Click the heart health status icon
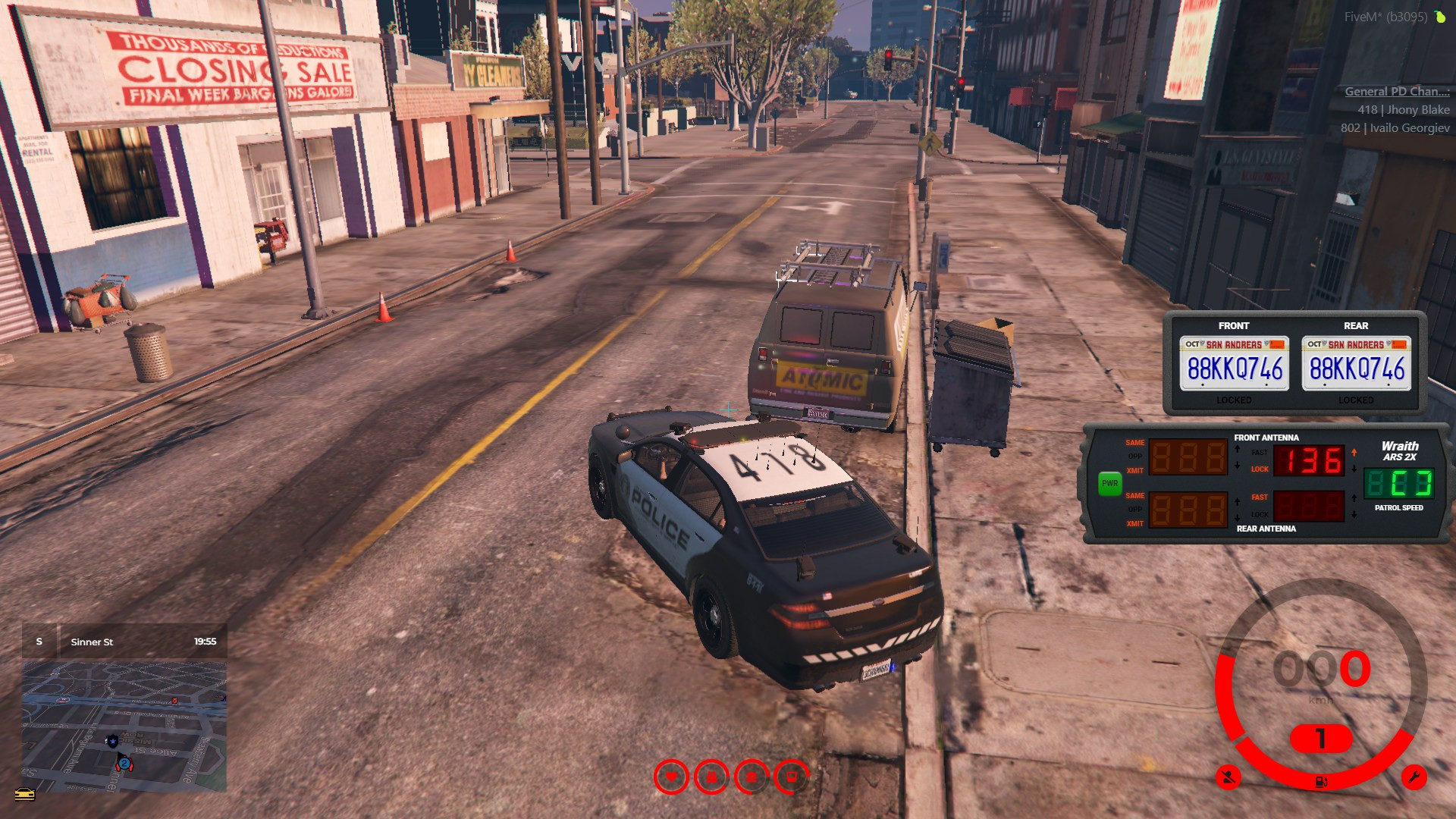 click(671, 777)
